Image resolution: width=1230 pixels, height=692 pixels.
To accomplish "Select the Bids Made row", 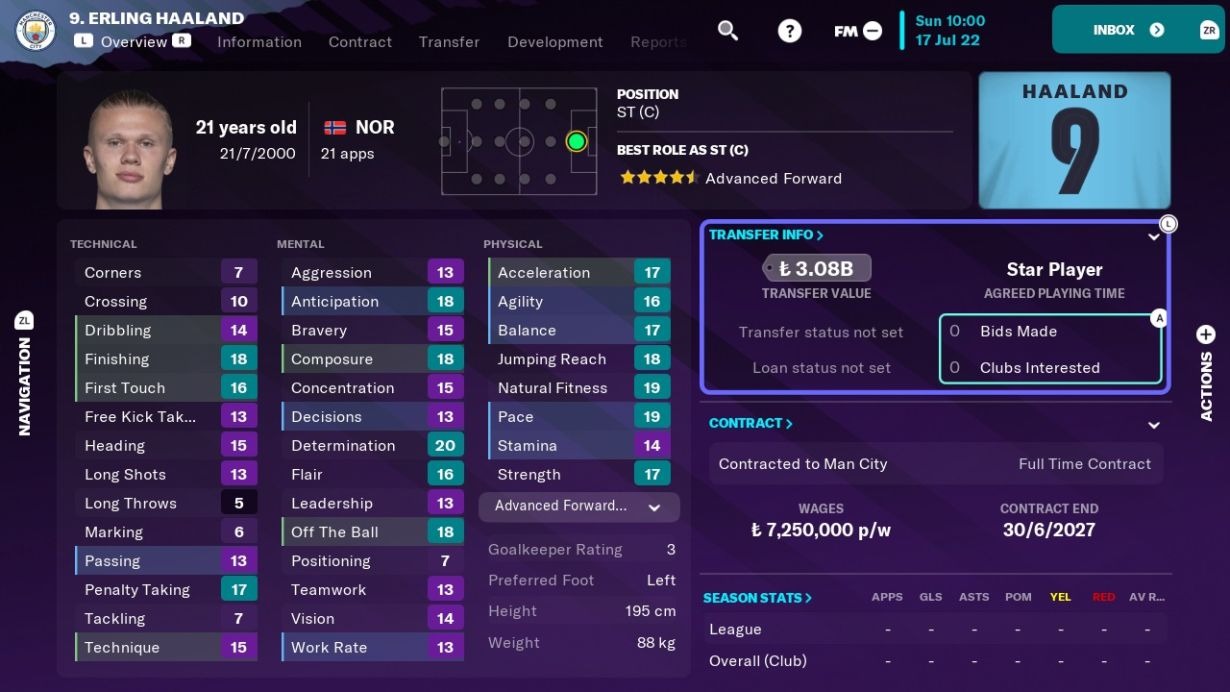I will click(x=1050, y=331).
